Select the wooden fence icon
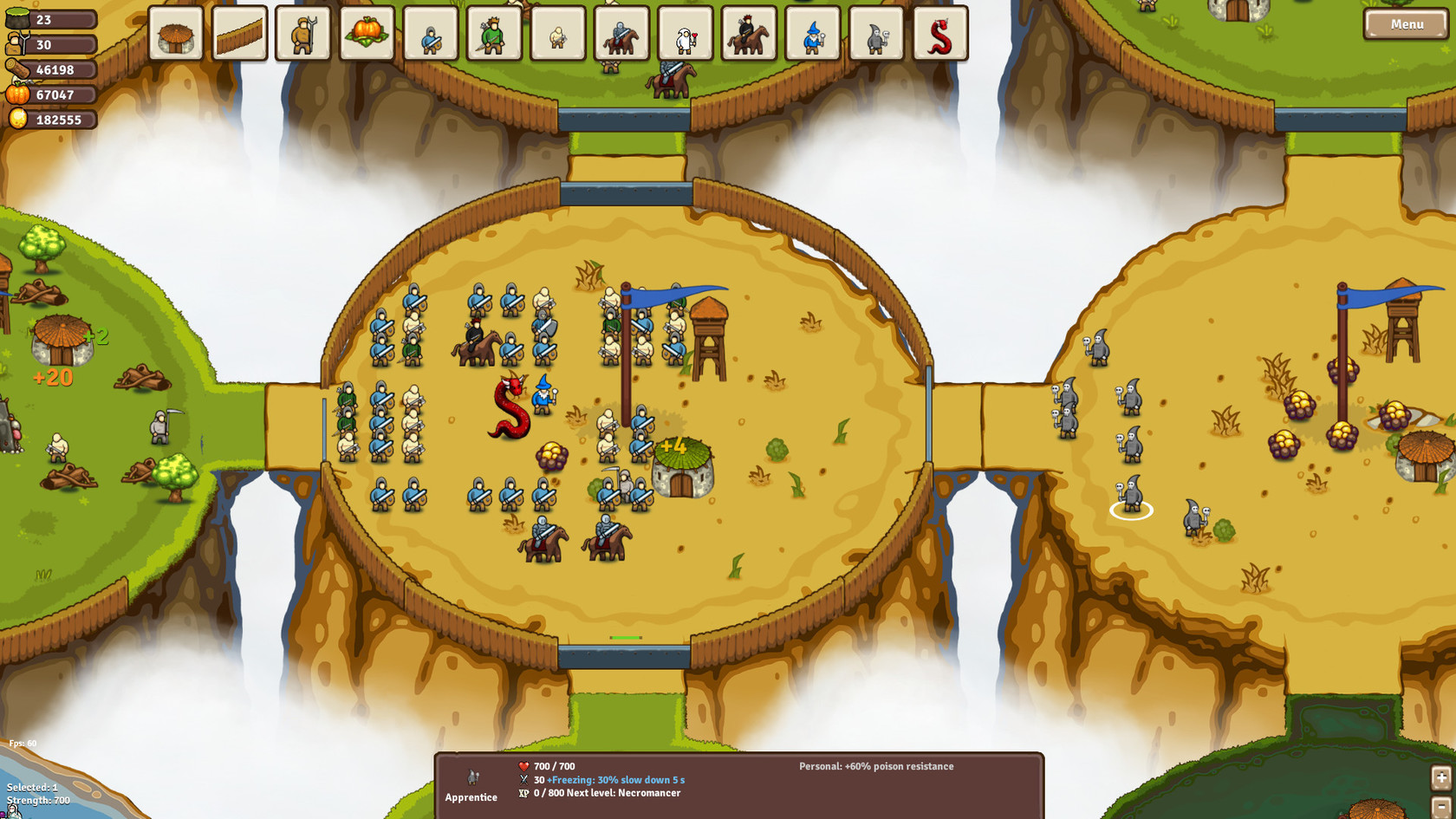 tap(240, 35)
